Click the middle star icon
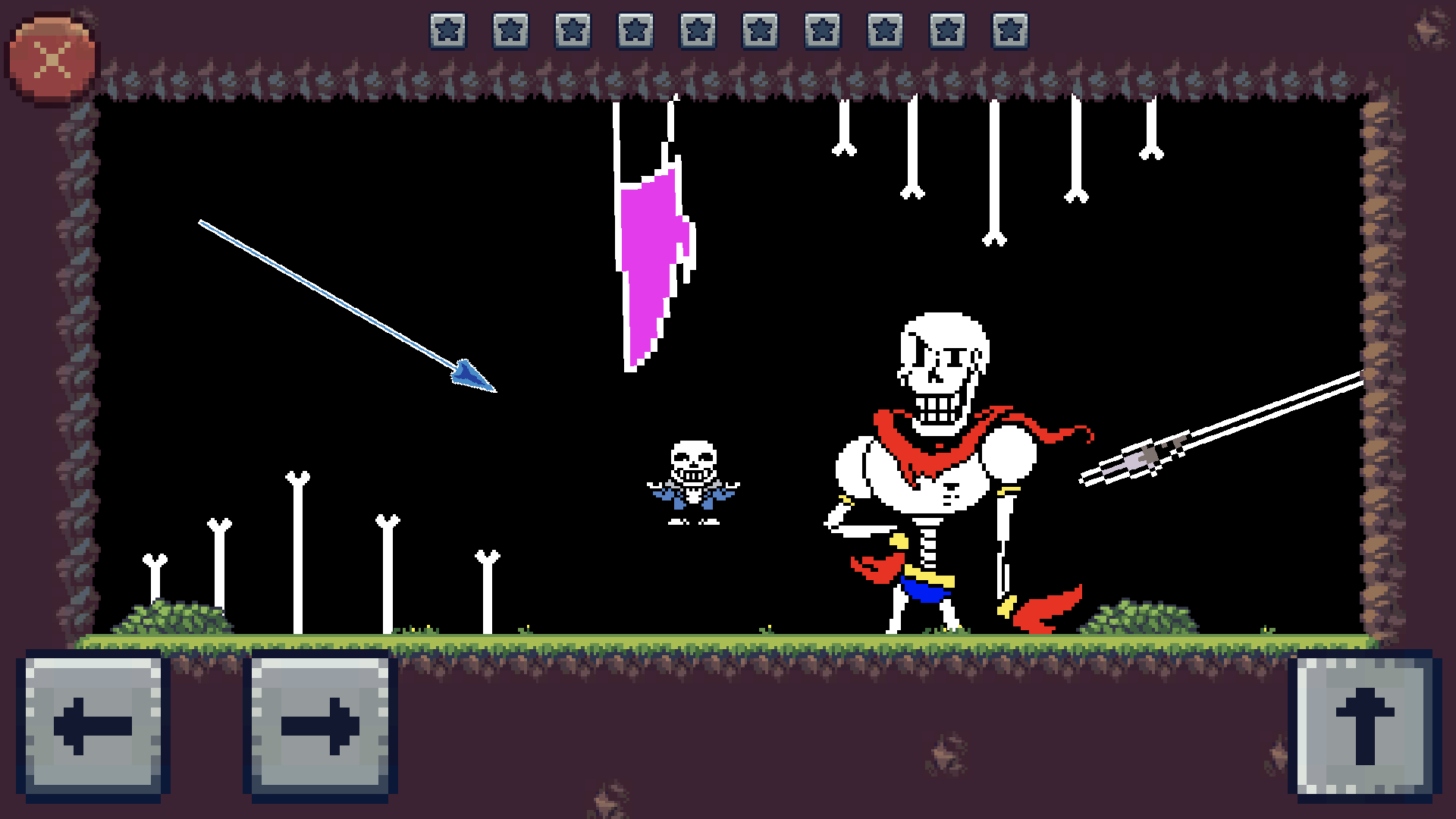This screenshot has width=1456, height=819. [698, 32]
